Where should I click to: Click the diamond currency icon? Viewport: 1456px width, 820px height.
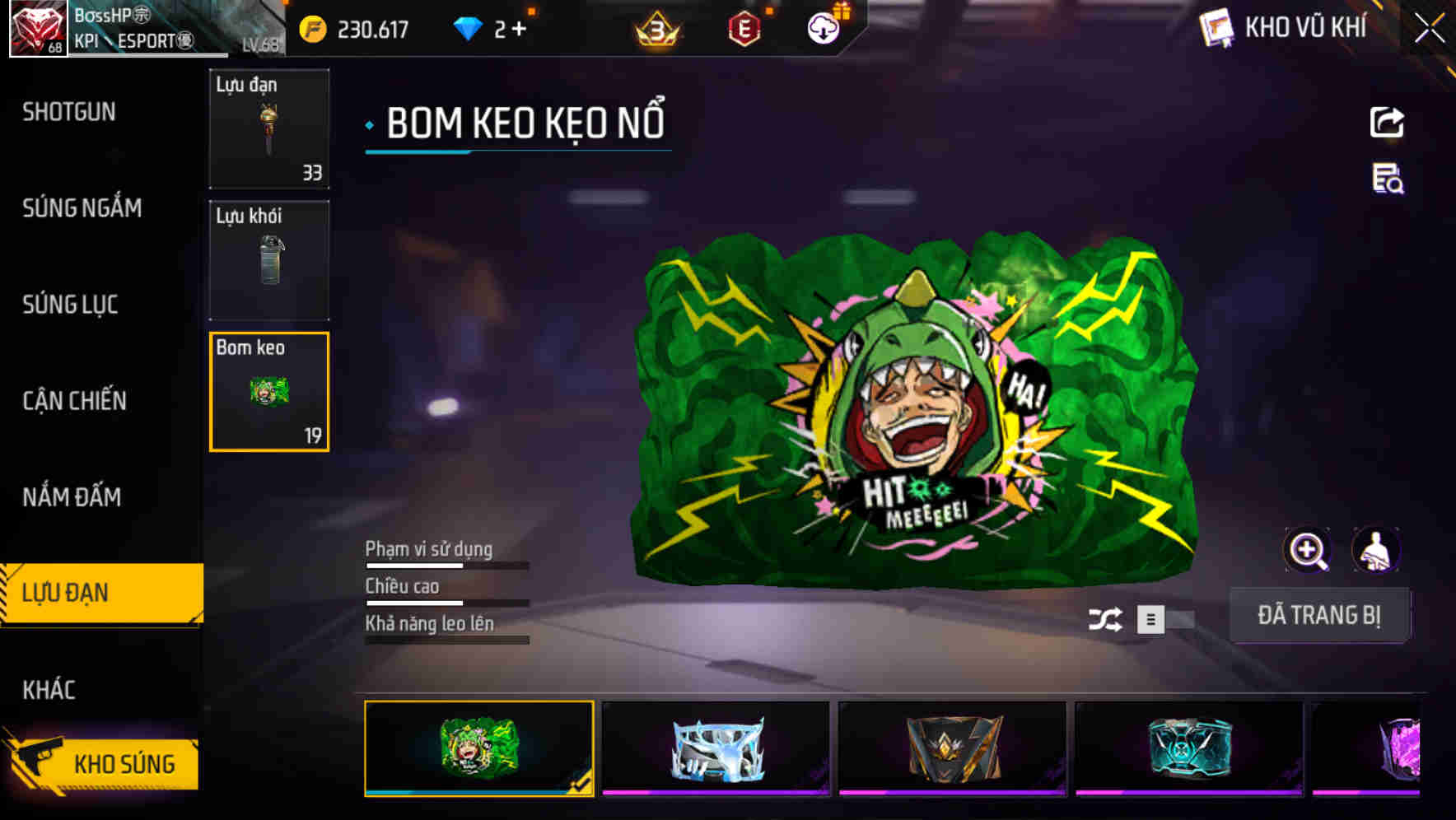coord(468,26)
